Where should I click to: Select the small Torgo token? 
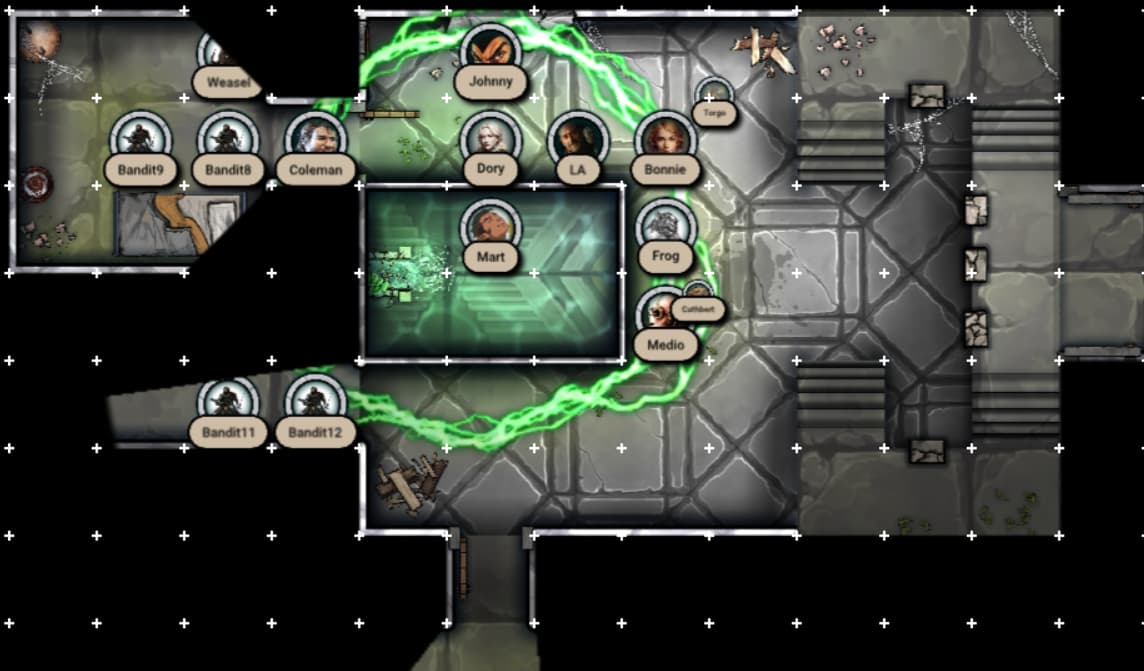click(714, 96)
